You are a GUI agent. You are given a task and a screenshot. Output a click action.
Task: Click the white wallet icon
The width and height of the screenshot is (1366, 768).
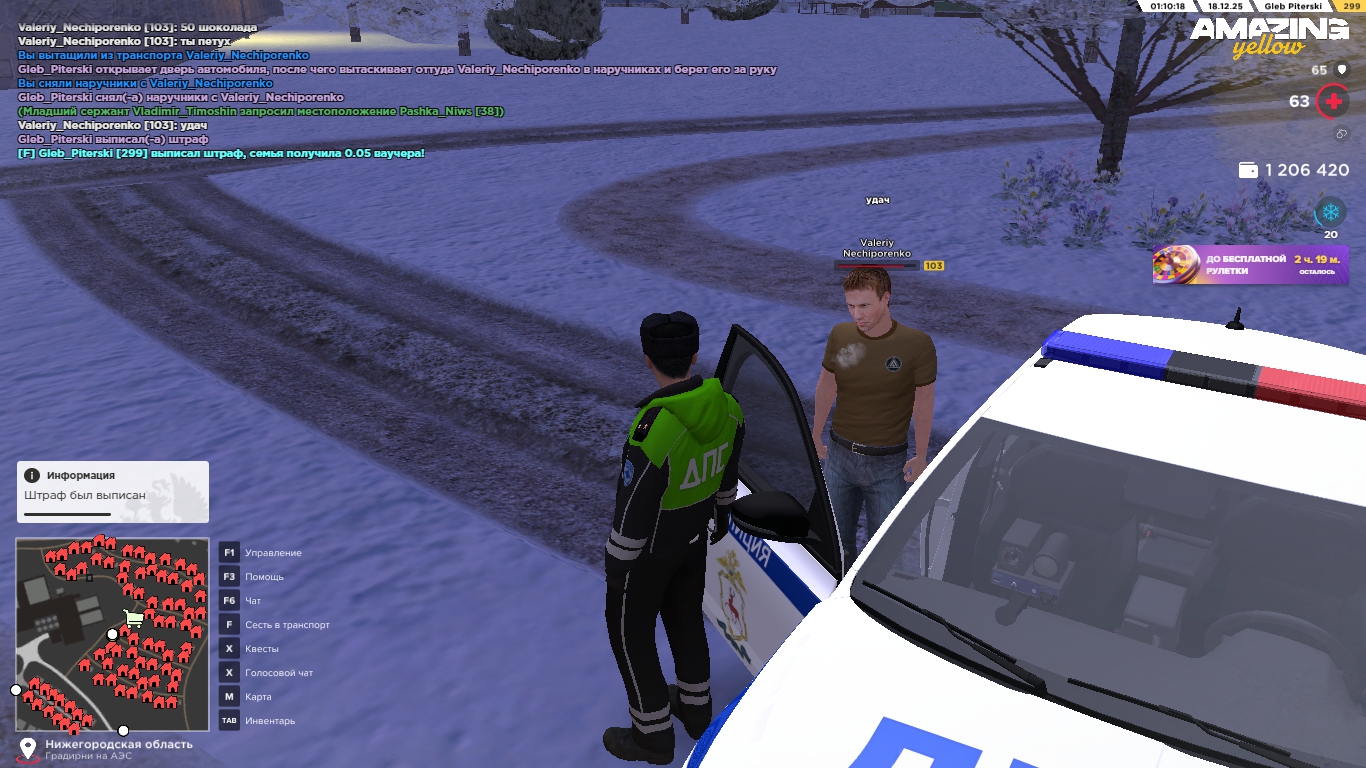click(1248, 171)
